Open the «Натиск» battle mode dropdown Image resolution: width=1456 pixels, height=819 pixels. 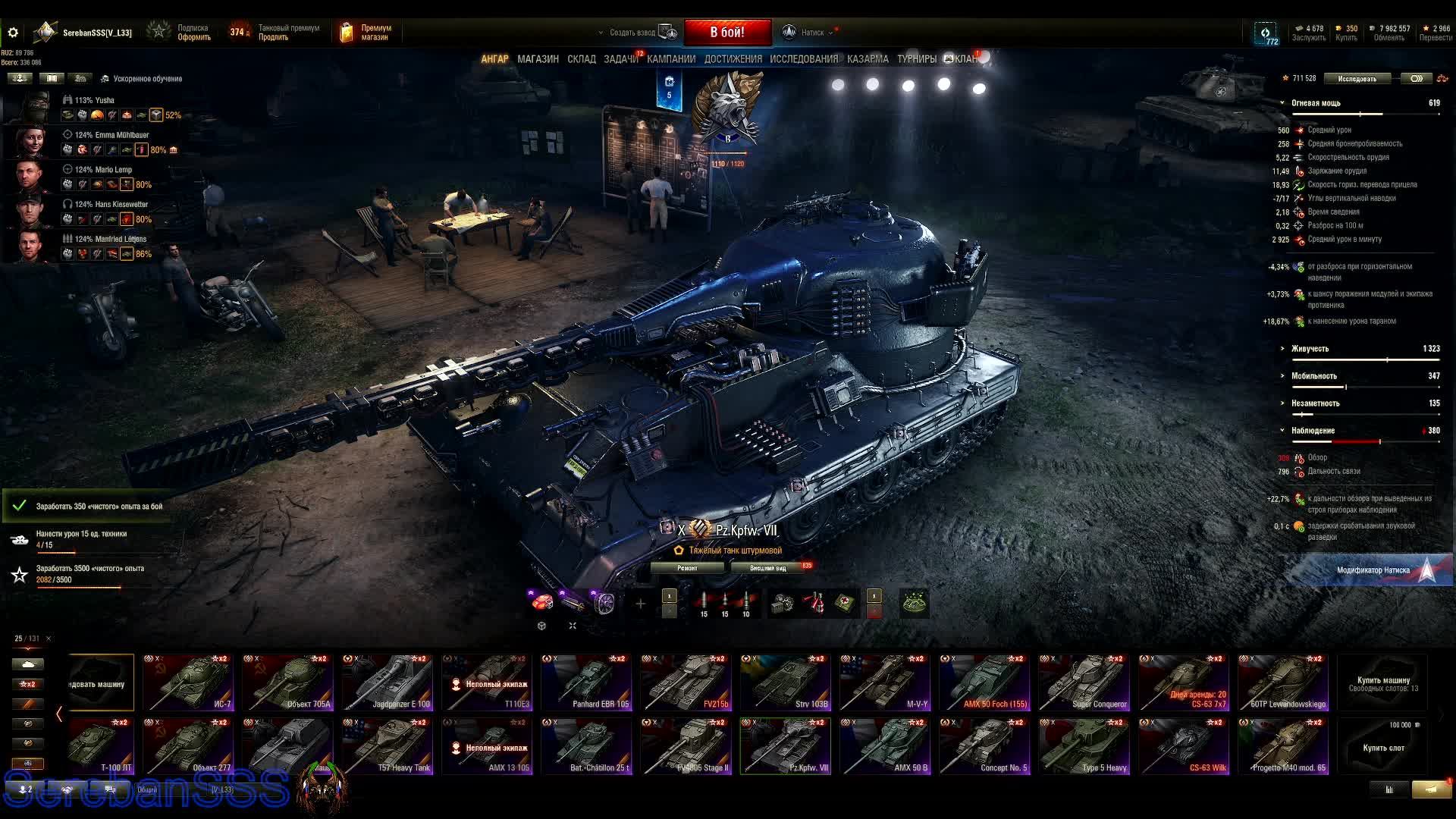(x=811, y=33)
